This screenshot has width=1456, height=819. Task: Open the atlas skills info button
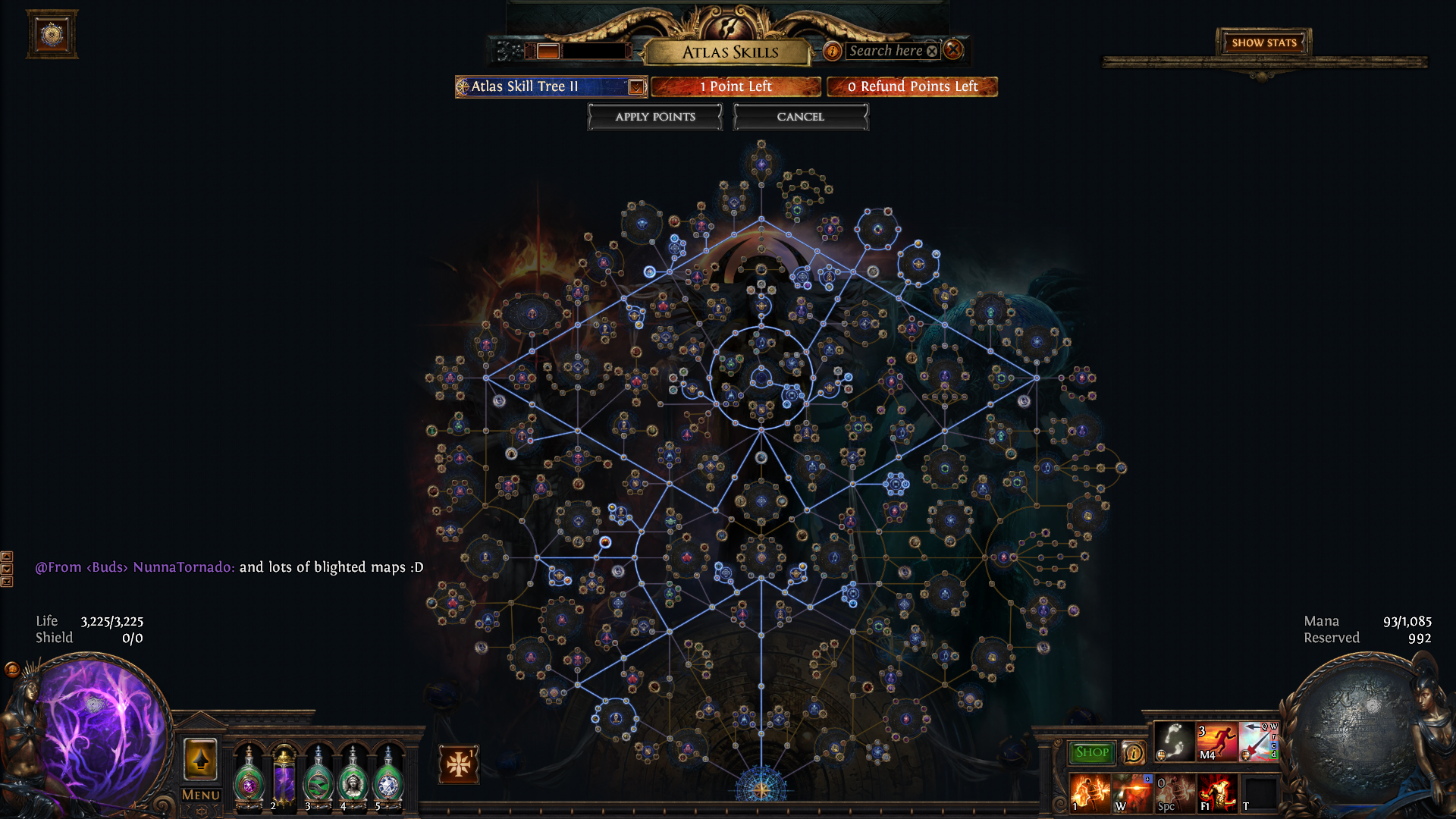point(832,51)
